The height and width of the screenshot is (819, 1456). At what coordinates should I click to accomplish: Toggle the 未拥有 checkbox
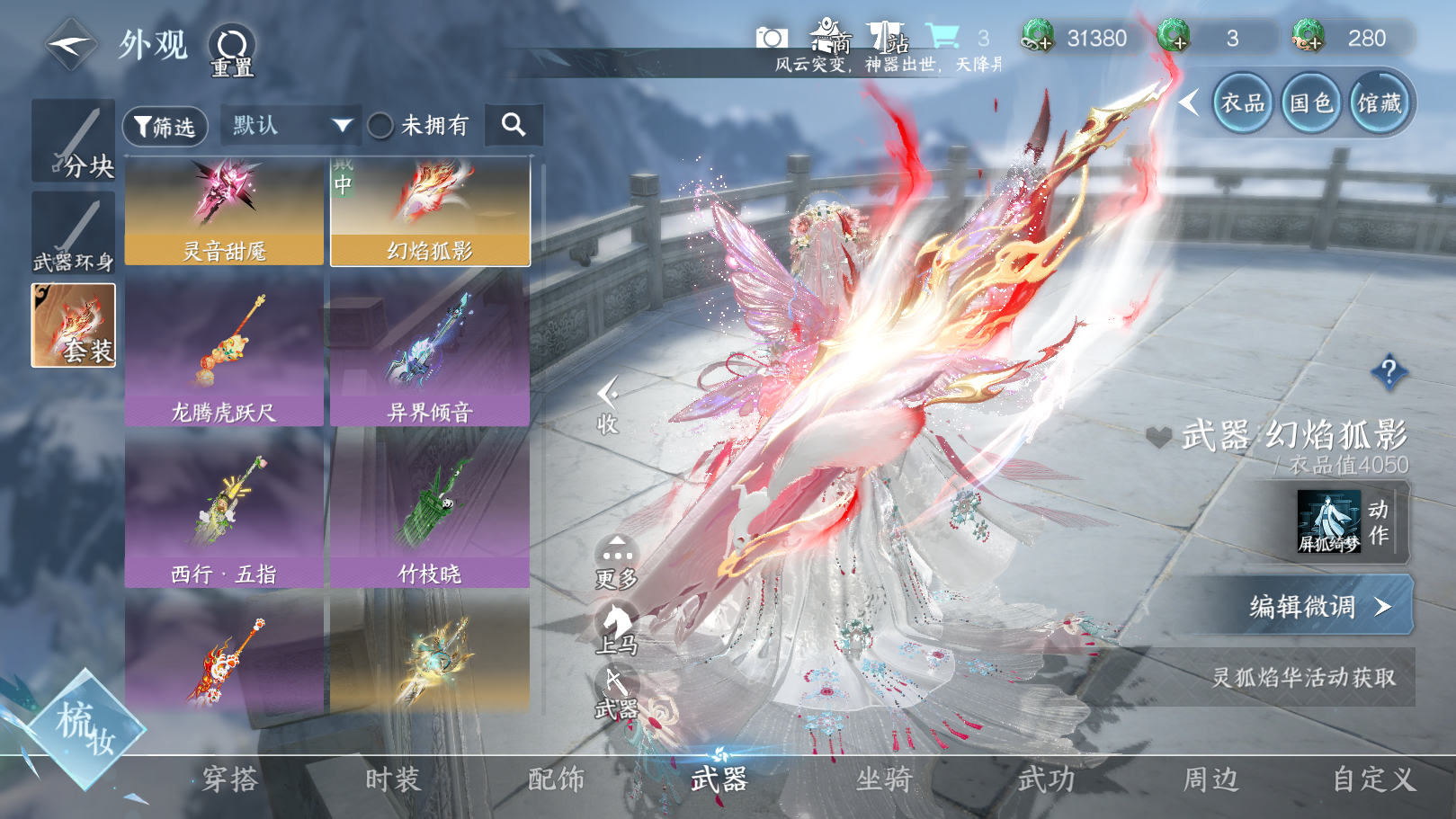381,126
